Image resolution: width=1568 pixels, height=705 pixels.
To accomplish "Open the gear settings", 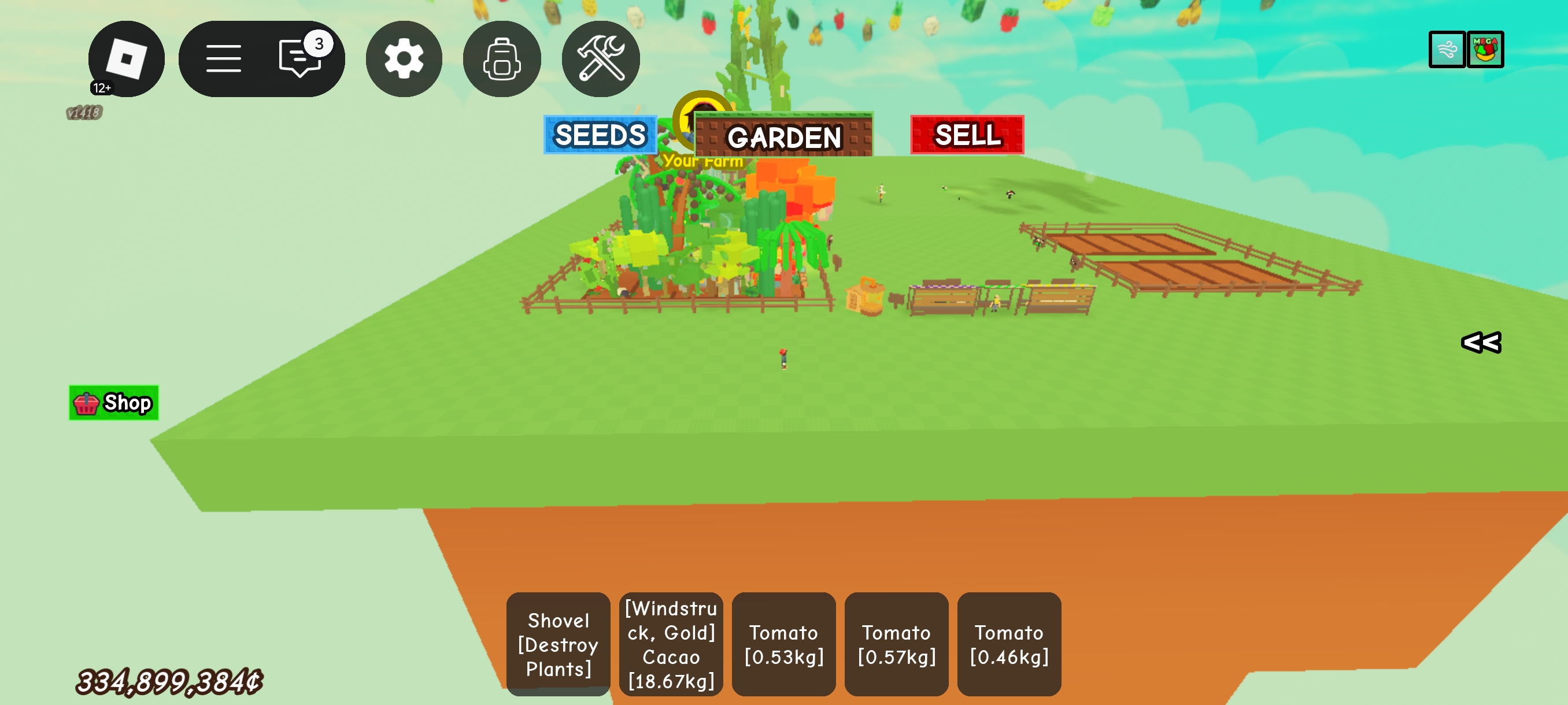I will click(404, 59).
